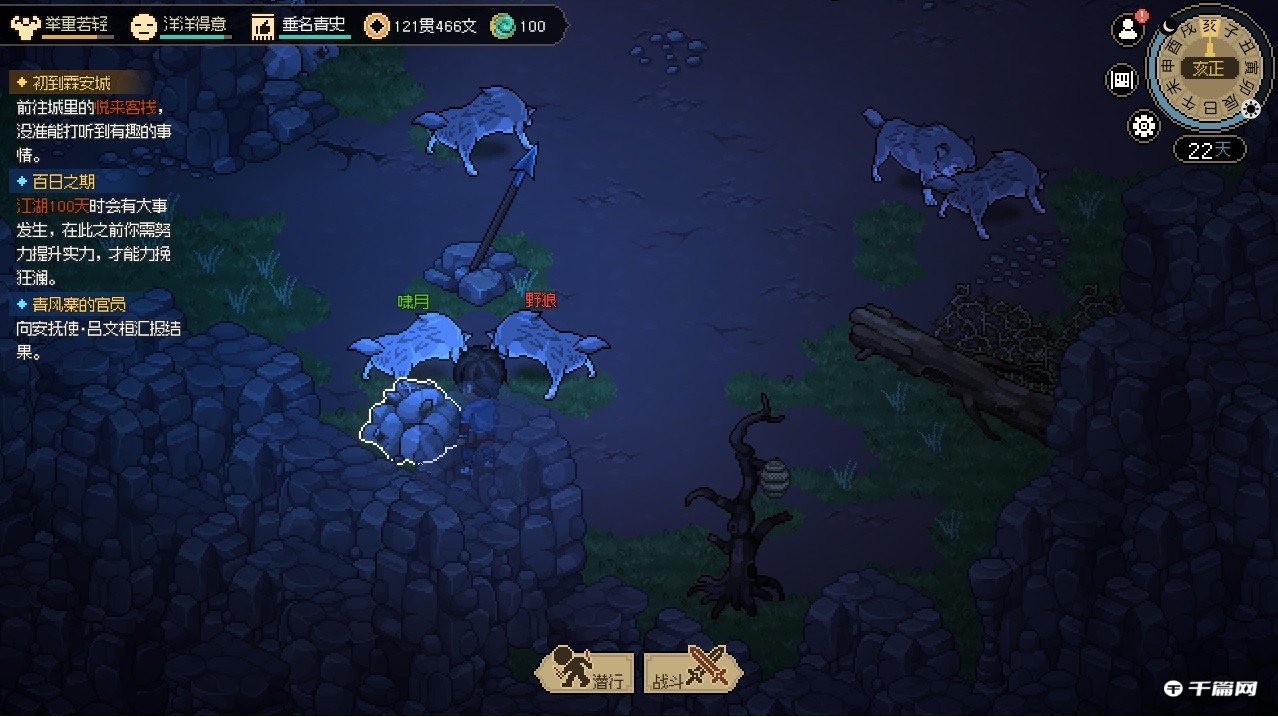Click the copper coin money icon
Image resolution: width=1278 pixels, height=717 pixels.
(x=377, y=26)
